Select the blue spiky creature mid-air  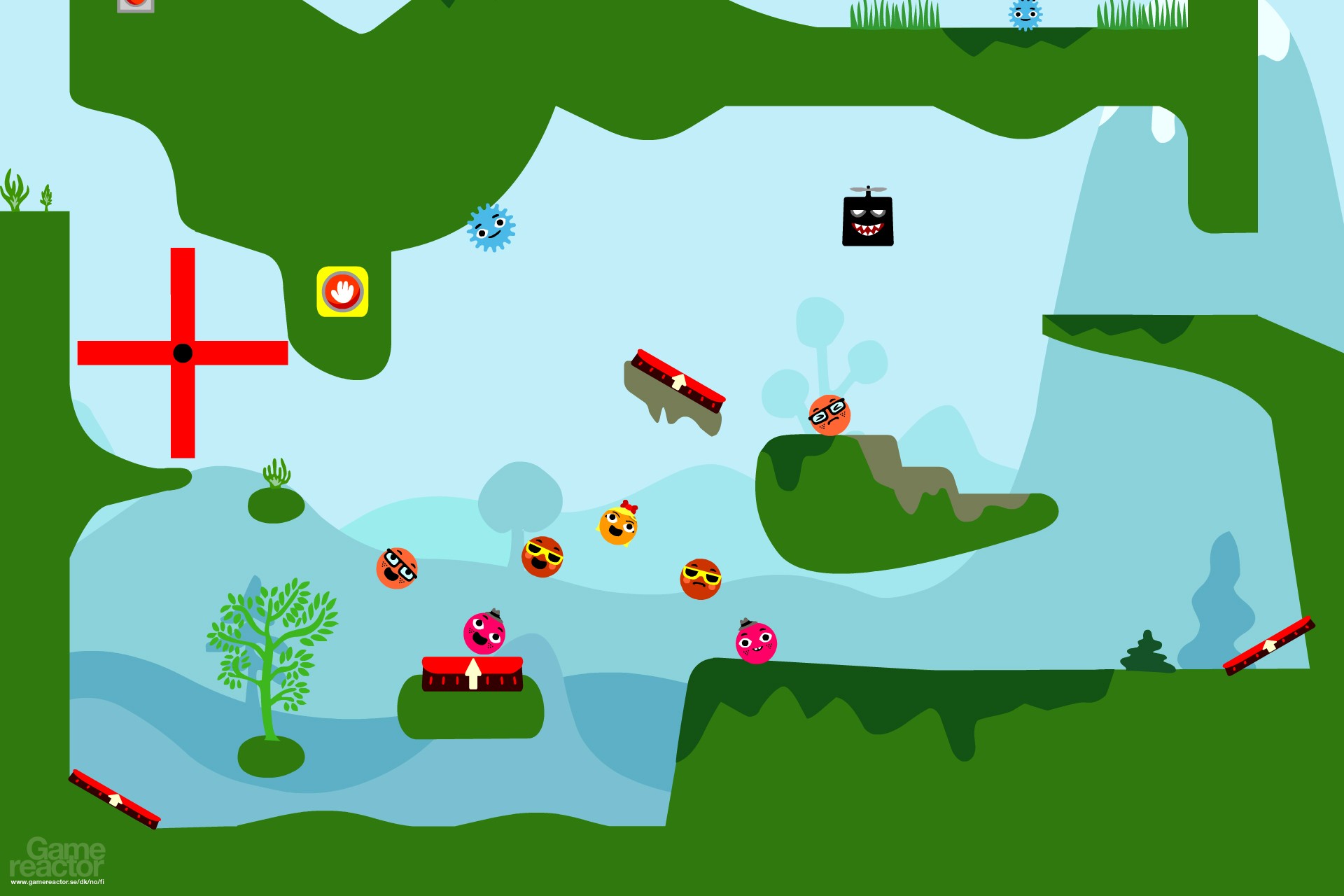(x=490, y=226)
